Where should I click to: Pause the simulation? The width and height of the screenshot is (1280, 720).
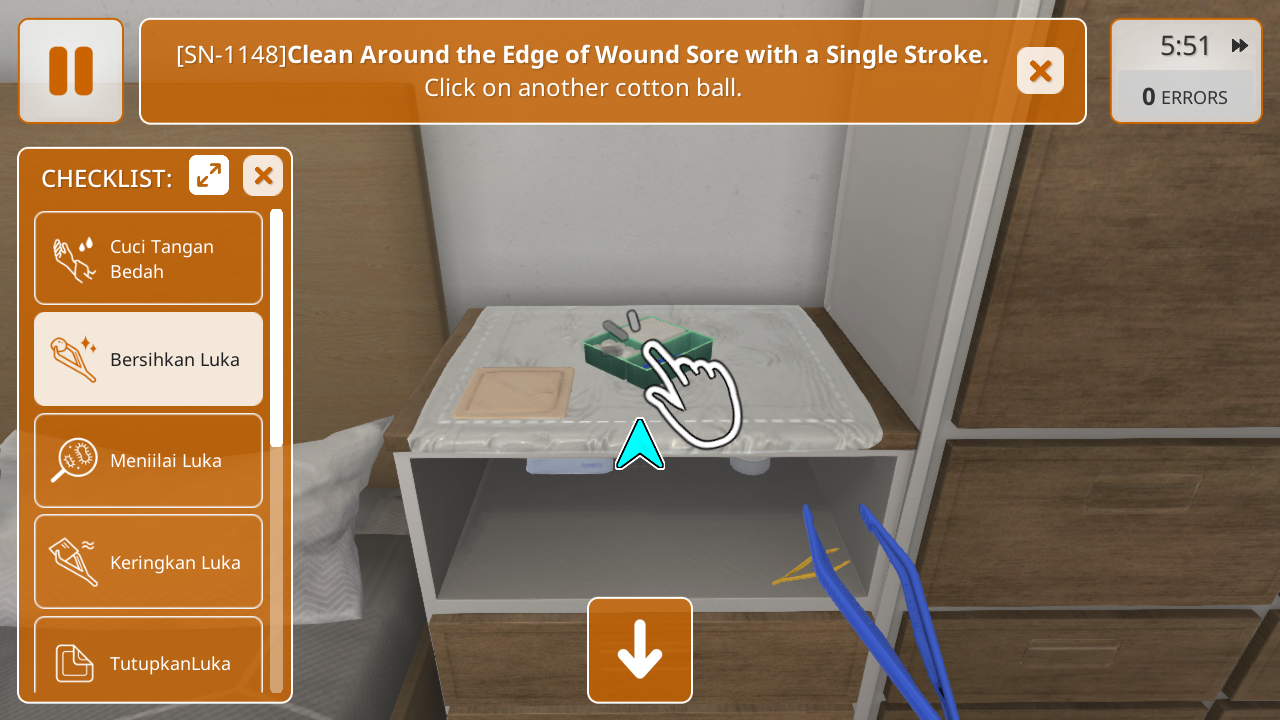71,71
